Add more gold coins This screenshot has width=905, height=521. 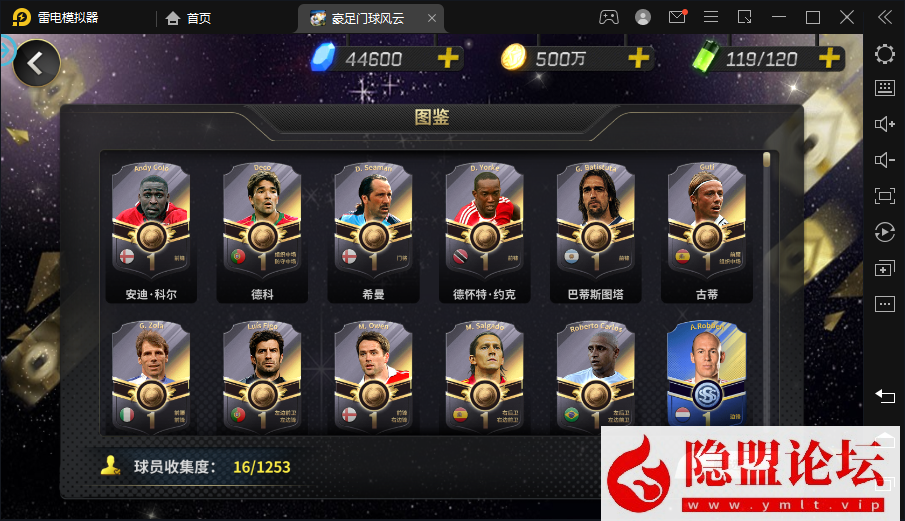(639, 58)
